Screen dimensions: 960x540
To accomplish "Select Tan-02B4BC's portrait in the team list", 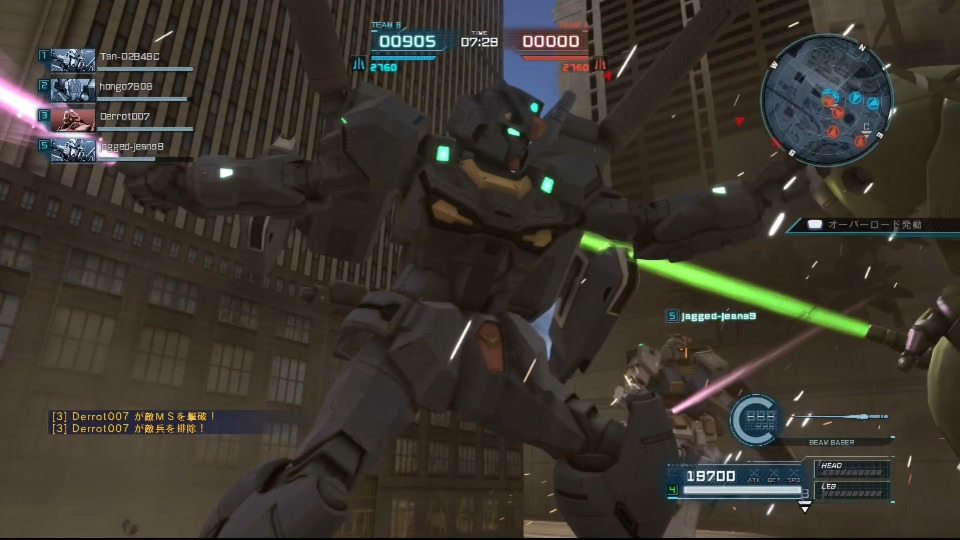I will (x=72, y=59).
